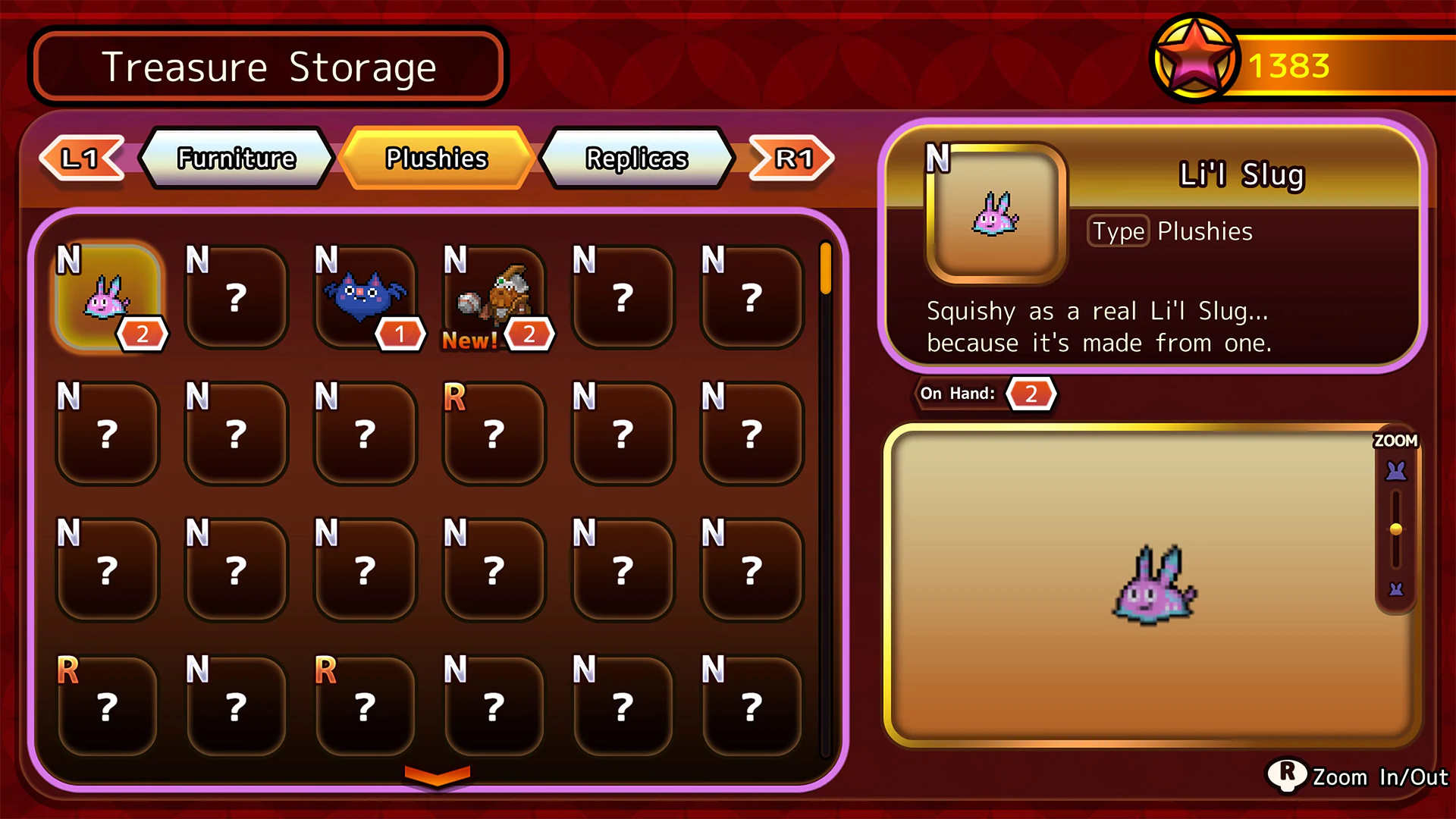Adjust the zoom slider handle
The image size is (1456, 819).
(x=1397, y=529)
